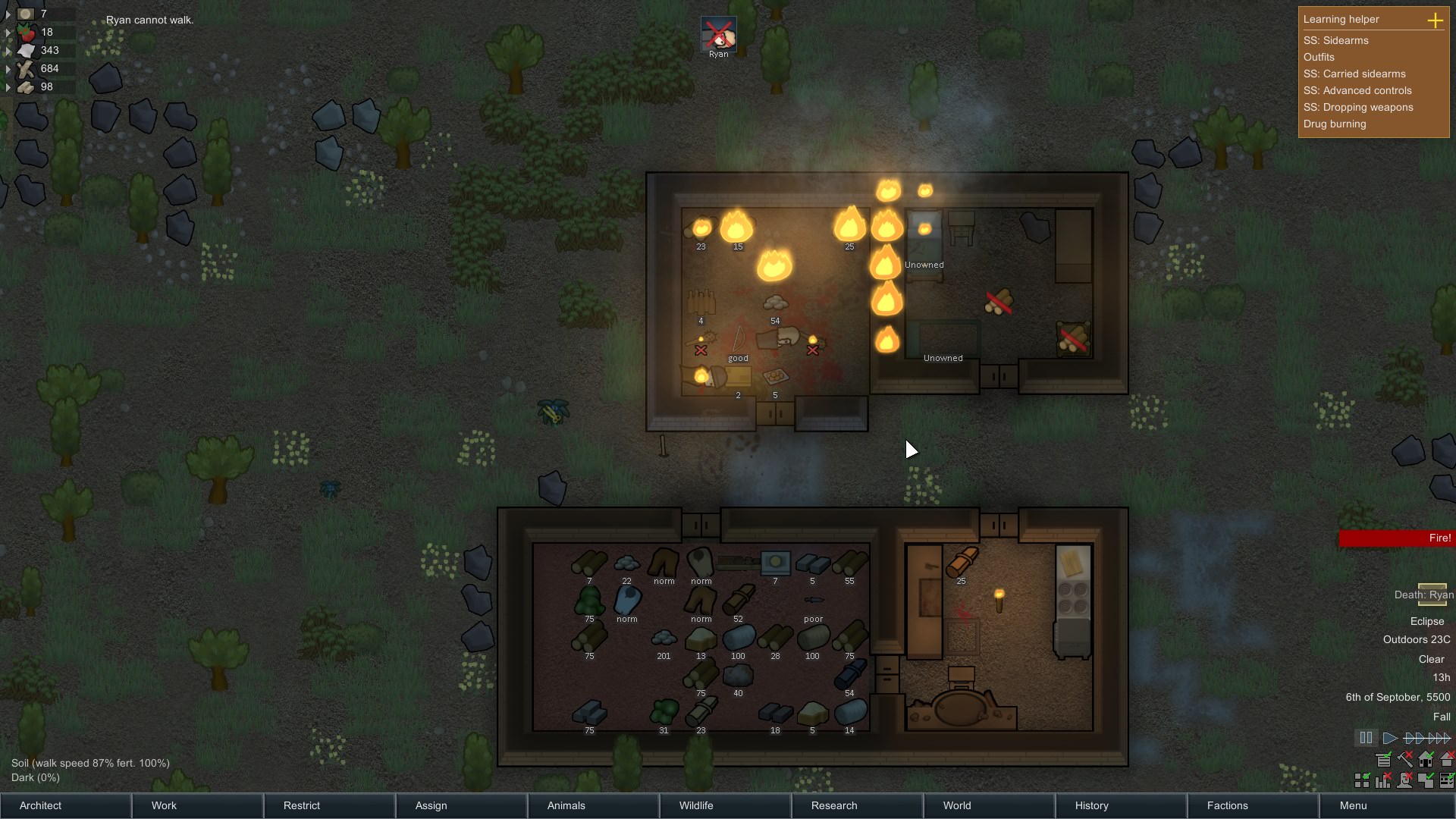Click Ryan's downed pawn icon above burning house
Viewport: 1456px width, 819px height.
718,34
